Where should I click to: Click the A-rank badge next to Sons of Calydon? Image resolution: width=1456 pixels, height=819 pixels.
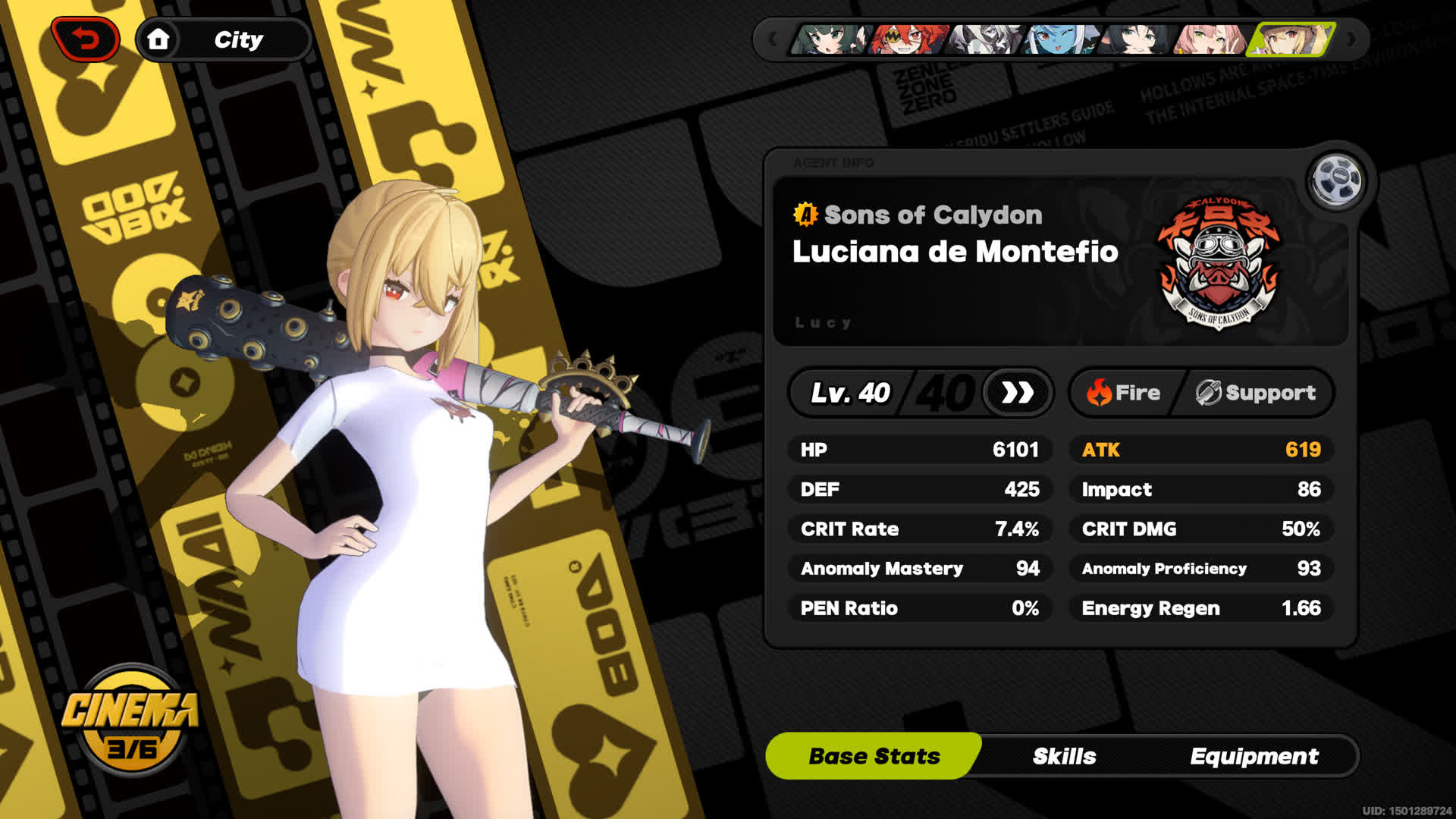[804, 215]
